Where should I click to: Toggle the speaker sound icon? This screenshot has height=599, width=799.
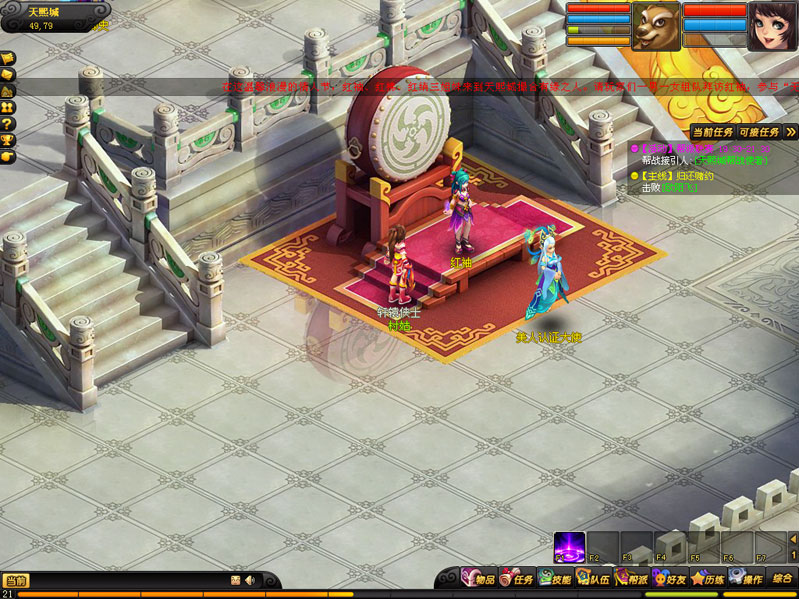coord(249,580)
